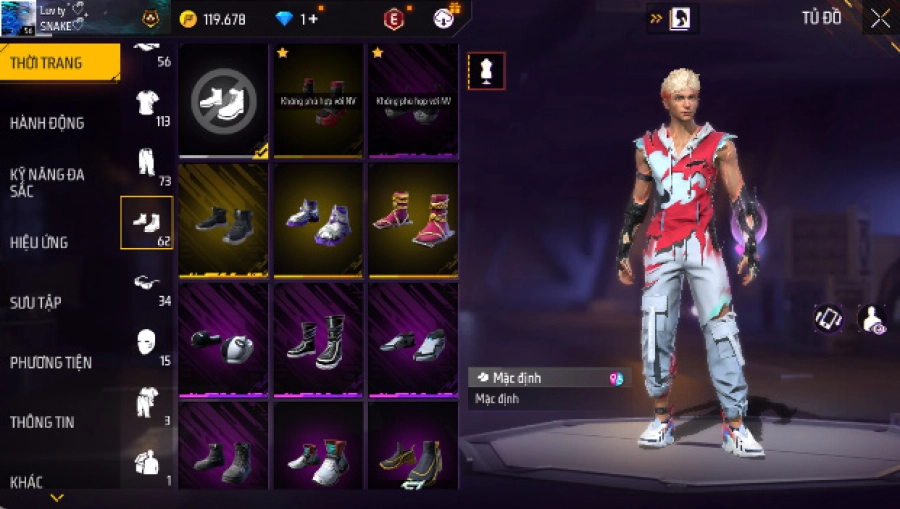Unequip shoes using the crossed-out shoe tile

tap(223, 99)
